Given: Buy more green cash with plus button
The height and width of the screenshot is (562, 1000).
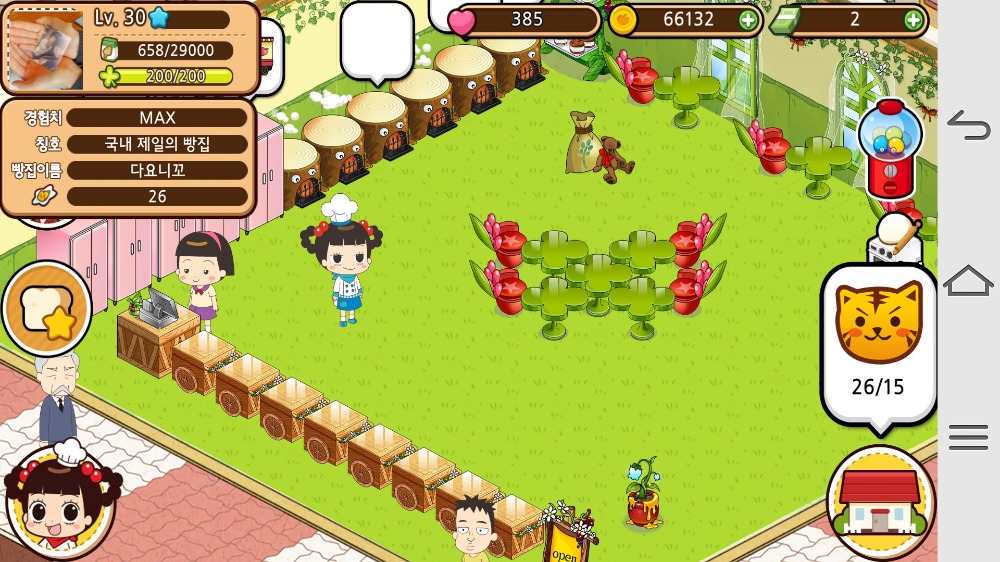Looking at the screenshot, I should [x=913, y=19].
